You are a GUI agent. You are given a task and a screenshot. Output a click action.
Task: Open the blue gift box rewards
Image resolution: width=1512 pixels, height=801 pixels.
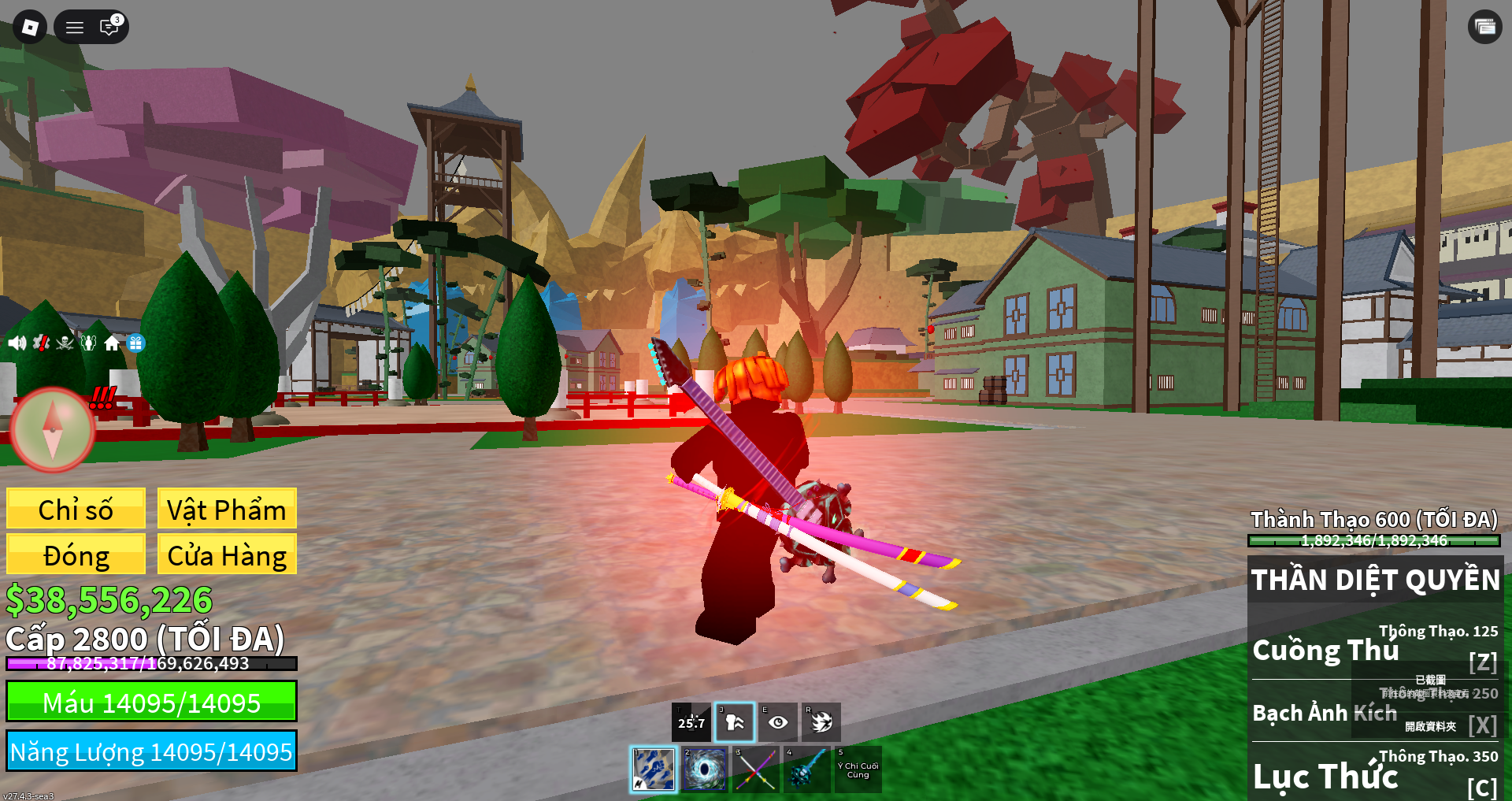pyautogui.click(x=135, y=343)
